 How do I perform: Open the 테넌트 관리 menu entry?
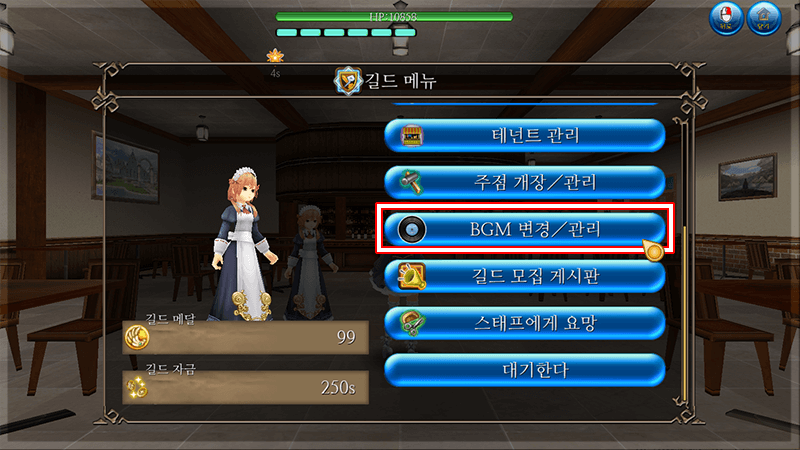(525, 136)
